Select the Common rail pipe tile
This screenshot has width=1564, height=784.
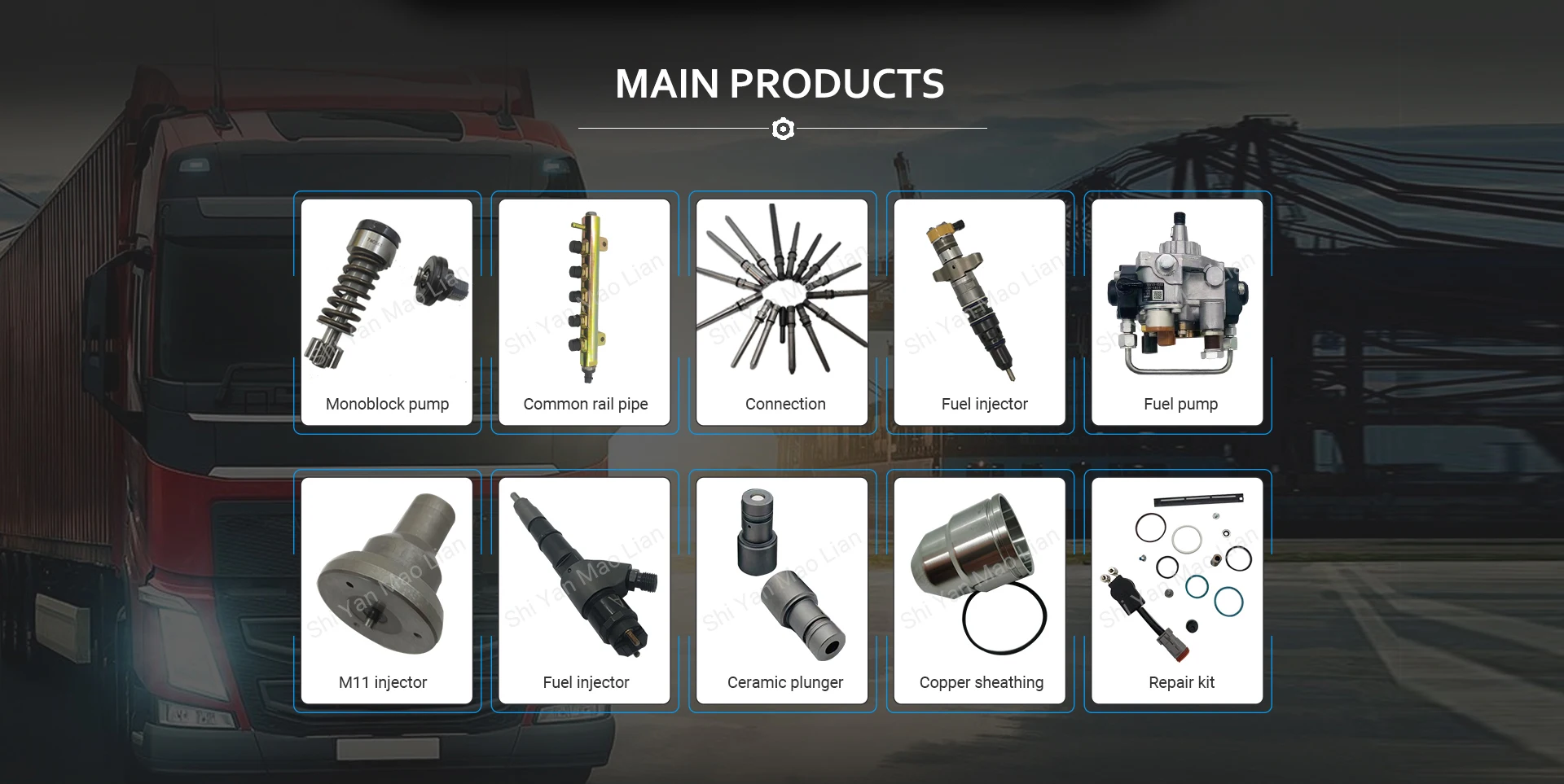pyautogui.click(x=585, y=313)
